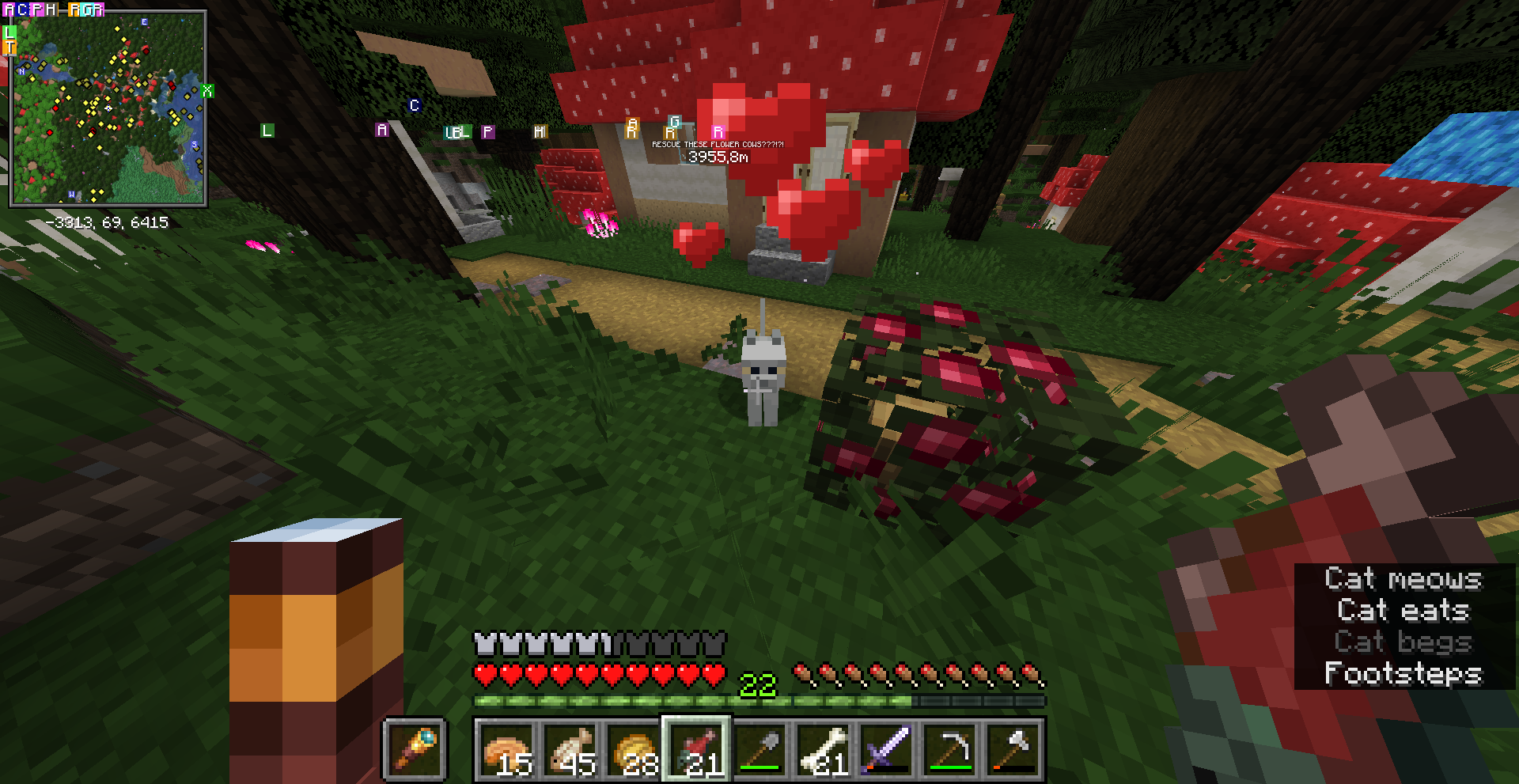
Task: Click the purple P waypoint marker
Action: (488, 132)
